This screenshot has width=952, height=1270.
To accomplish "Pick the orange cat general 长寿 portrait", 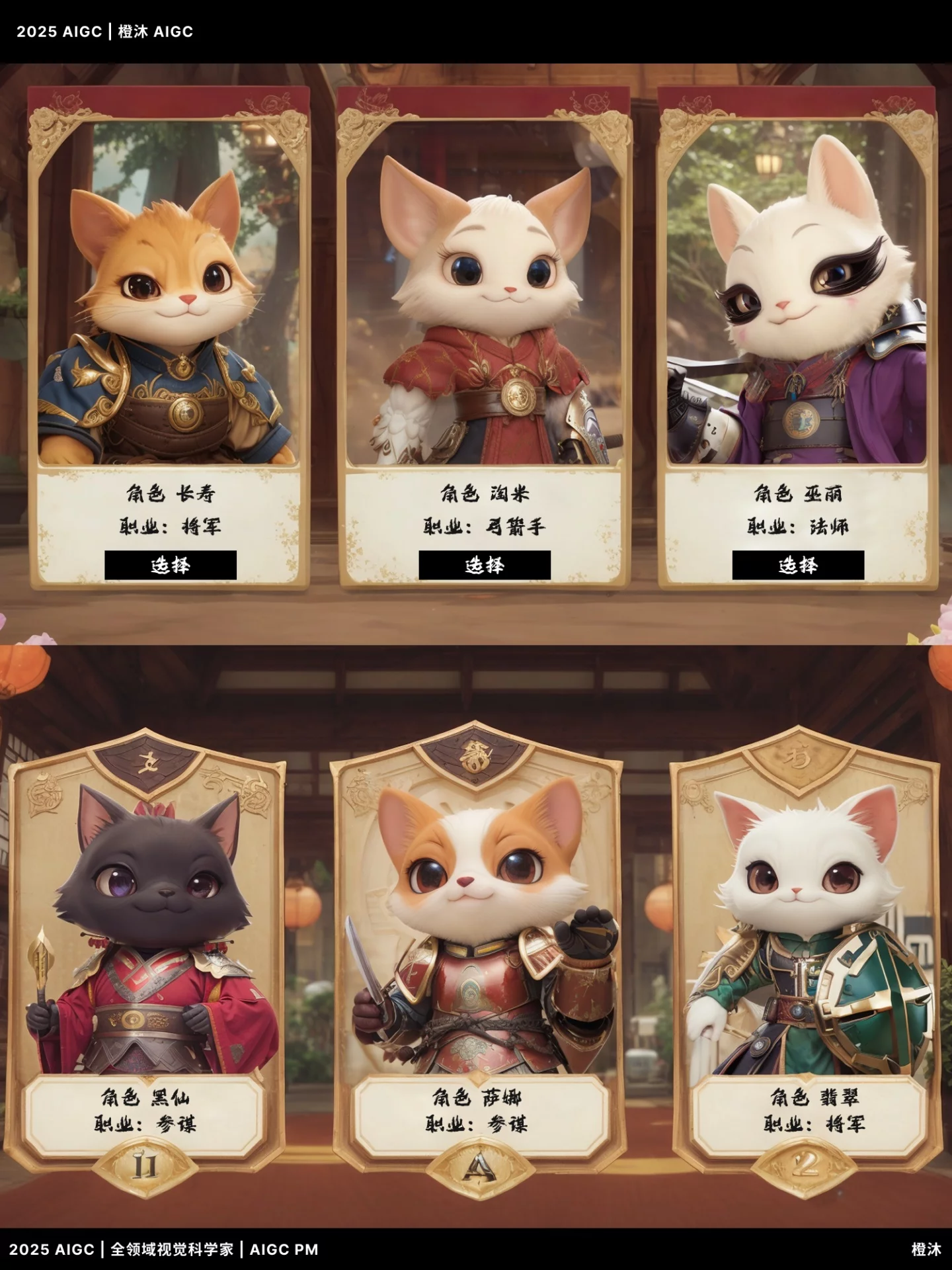I will 169,311.
